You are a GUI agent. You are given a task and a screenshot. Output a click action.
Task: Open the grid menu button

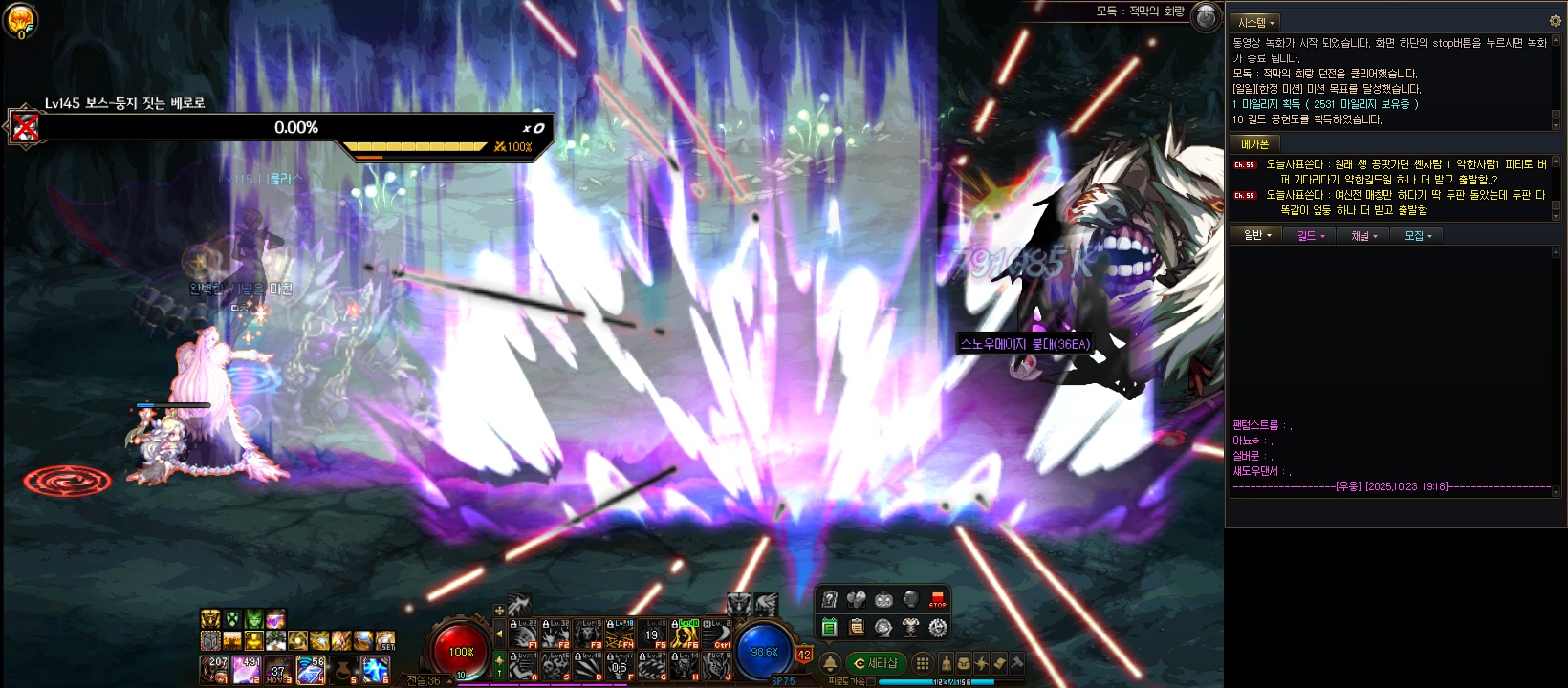pos(923,663)
